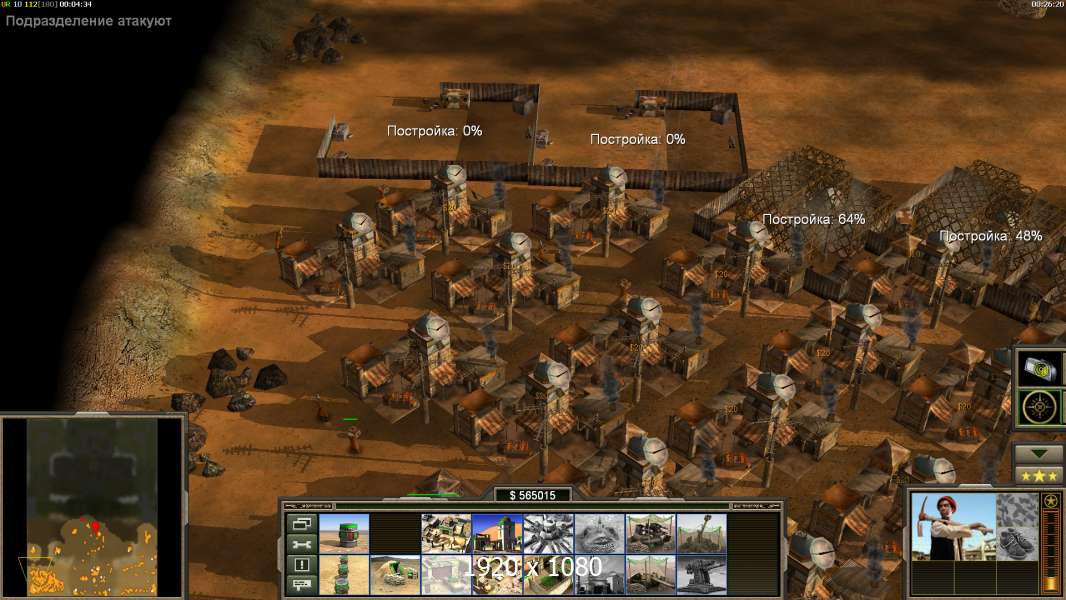Pick the grey spiked radial structure icon

[548, 533]
